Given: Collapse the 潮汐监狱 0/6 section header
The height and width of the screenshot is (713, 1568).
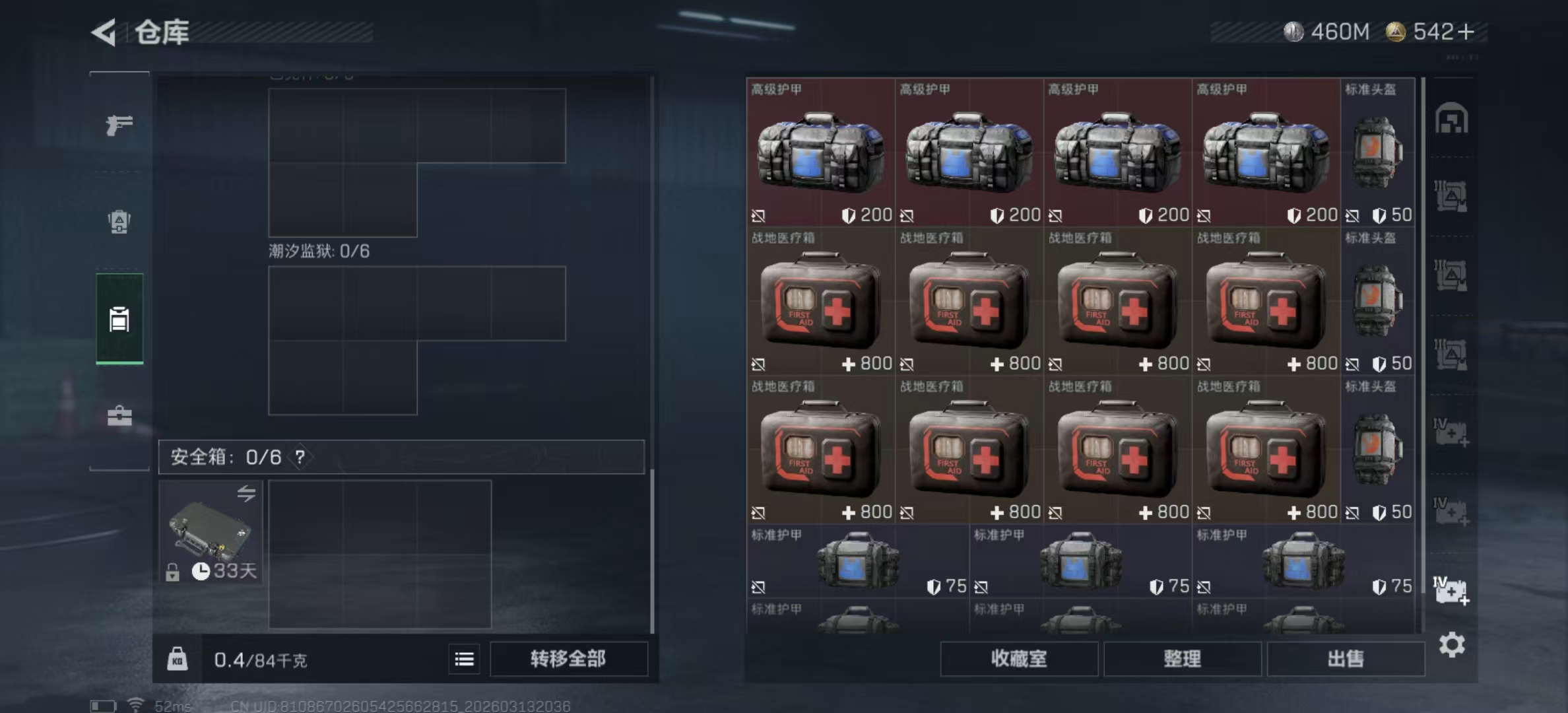Looking at the screenshot, I should click(x=317, y=252).
